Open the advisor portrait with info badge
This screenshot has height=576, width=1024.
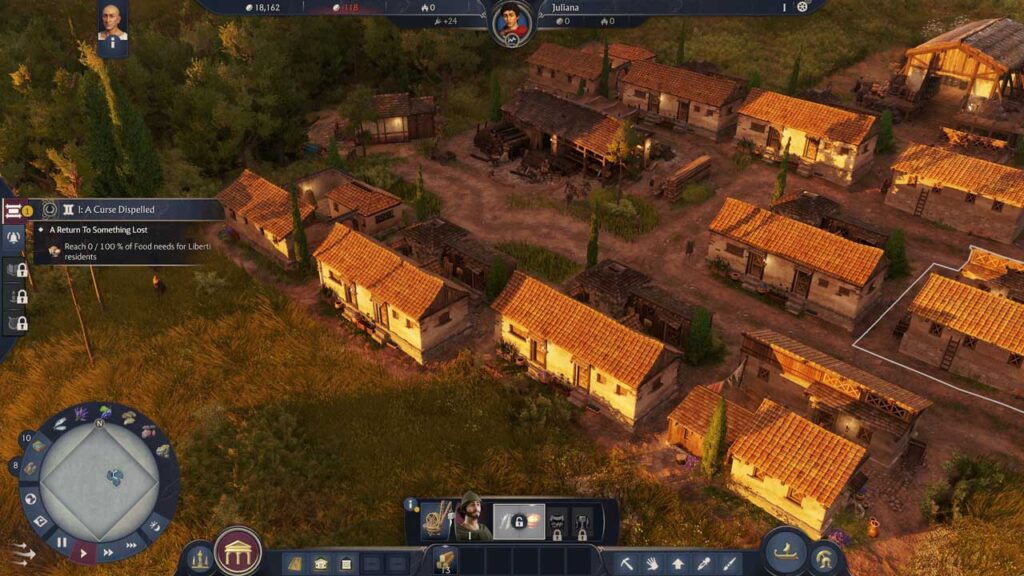coord(113,25)
